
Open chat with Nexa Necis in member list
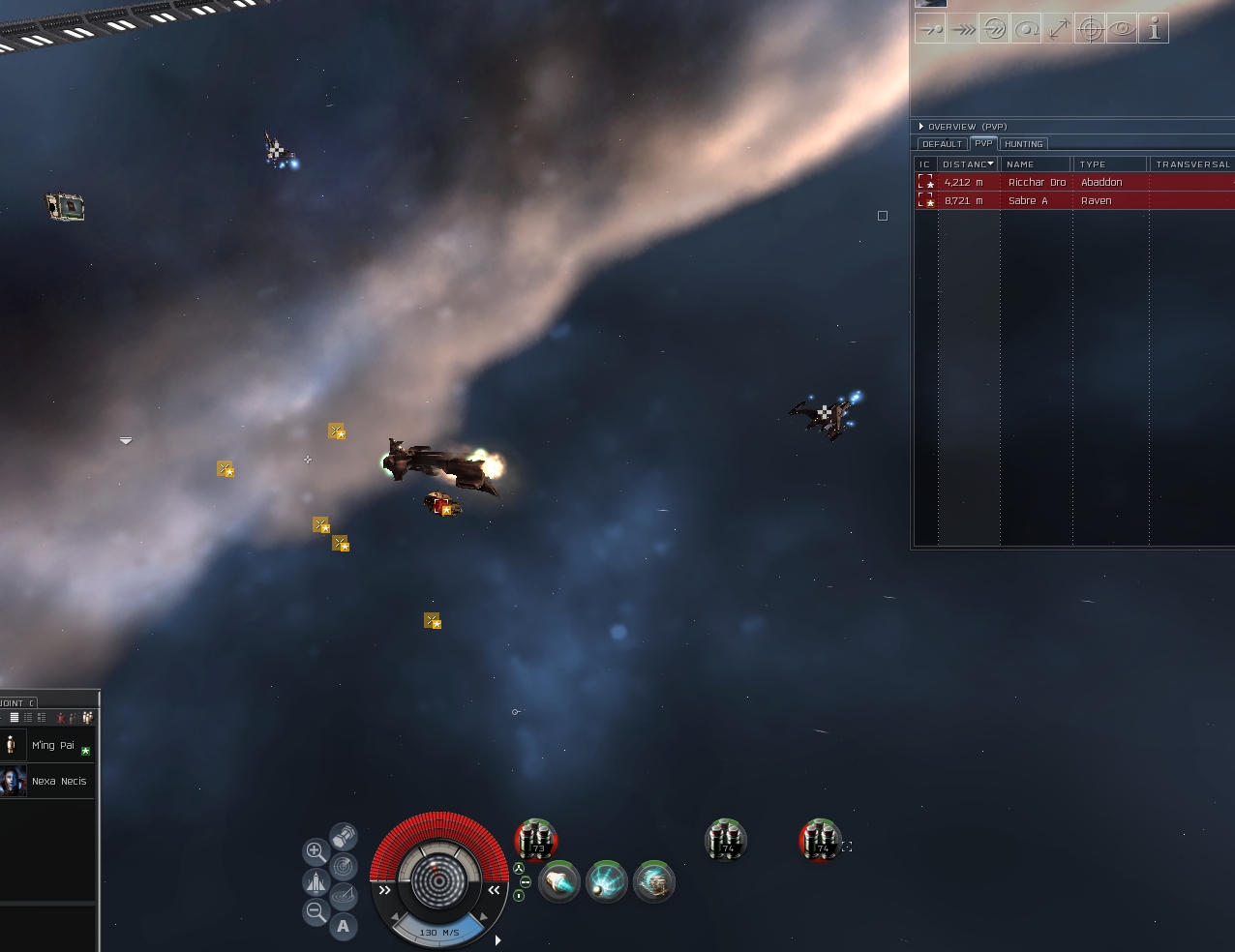coord(58,781)
